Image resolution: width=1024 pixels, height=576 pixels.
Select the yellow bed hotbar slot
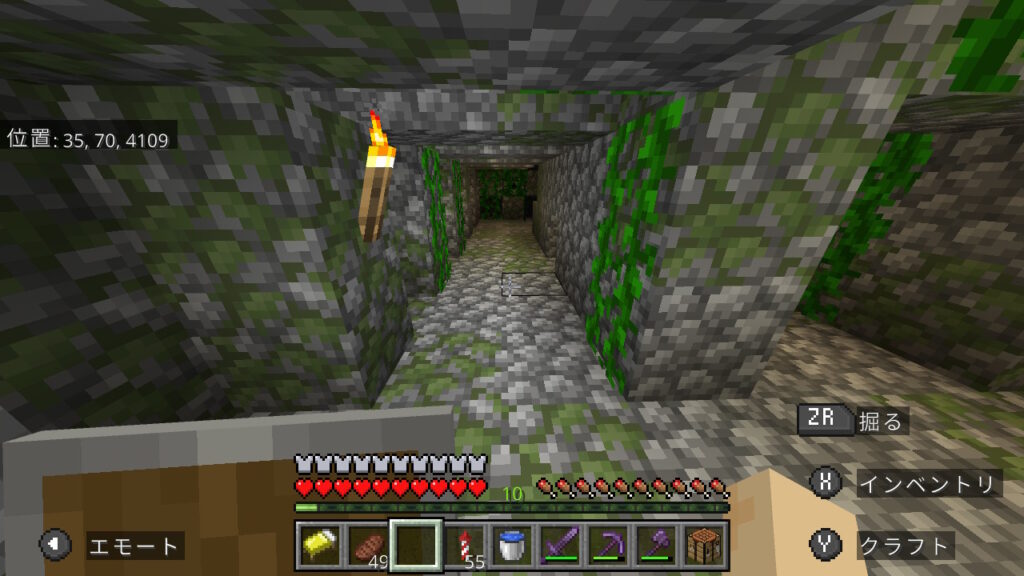319,546
